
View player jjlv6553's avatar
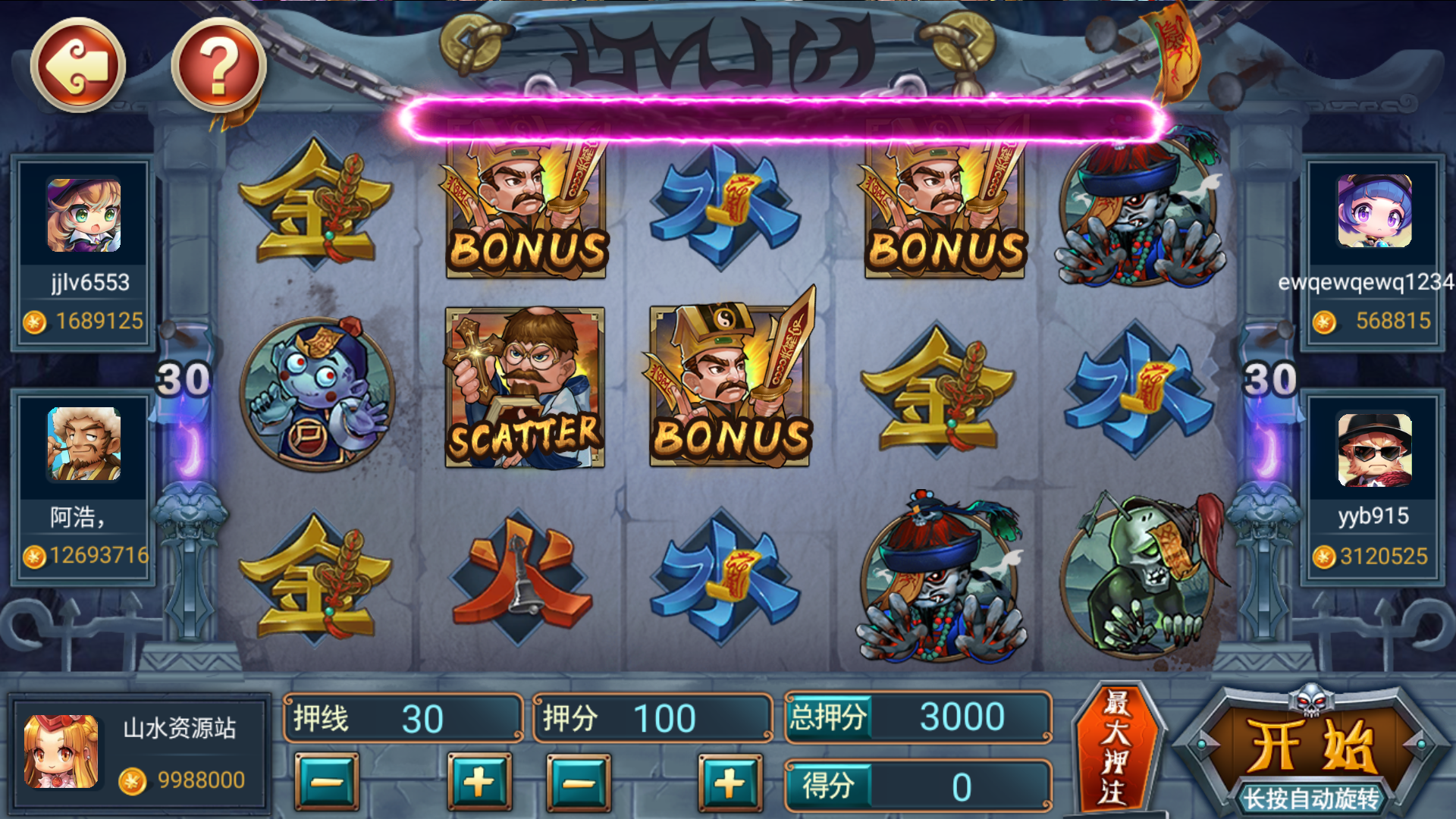(83, 215)
